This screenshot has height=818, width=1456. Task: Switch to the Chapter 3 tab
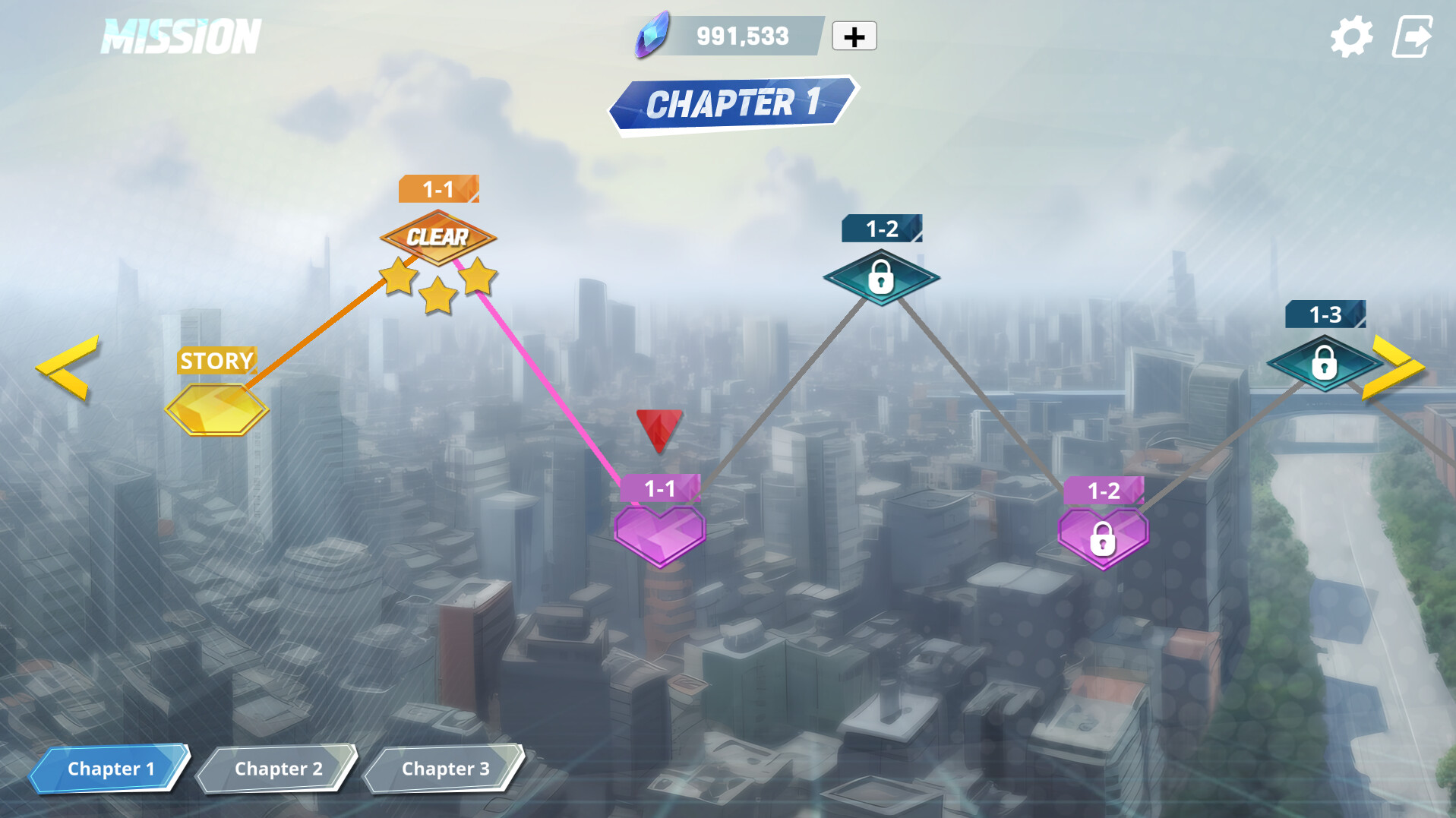(x=444, y=769)
